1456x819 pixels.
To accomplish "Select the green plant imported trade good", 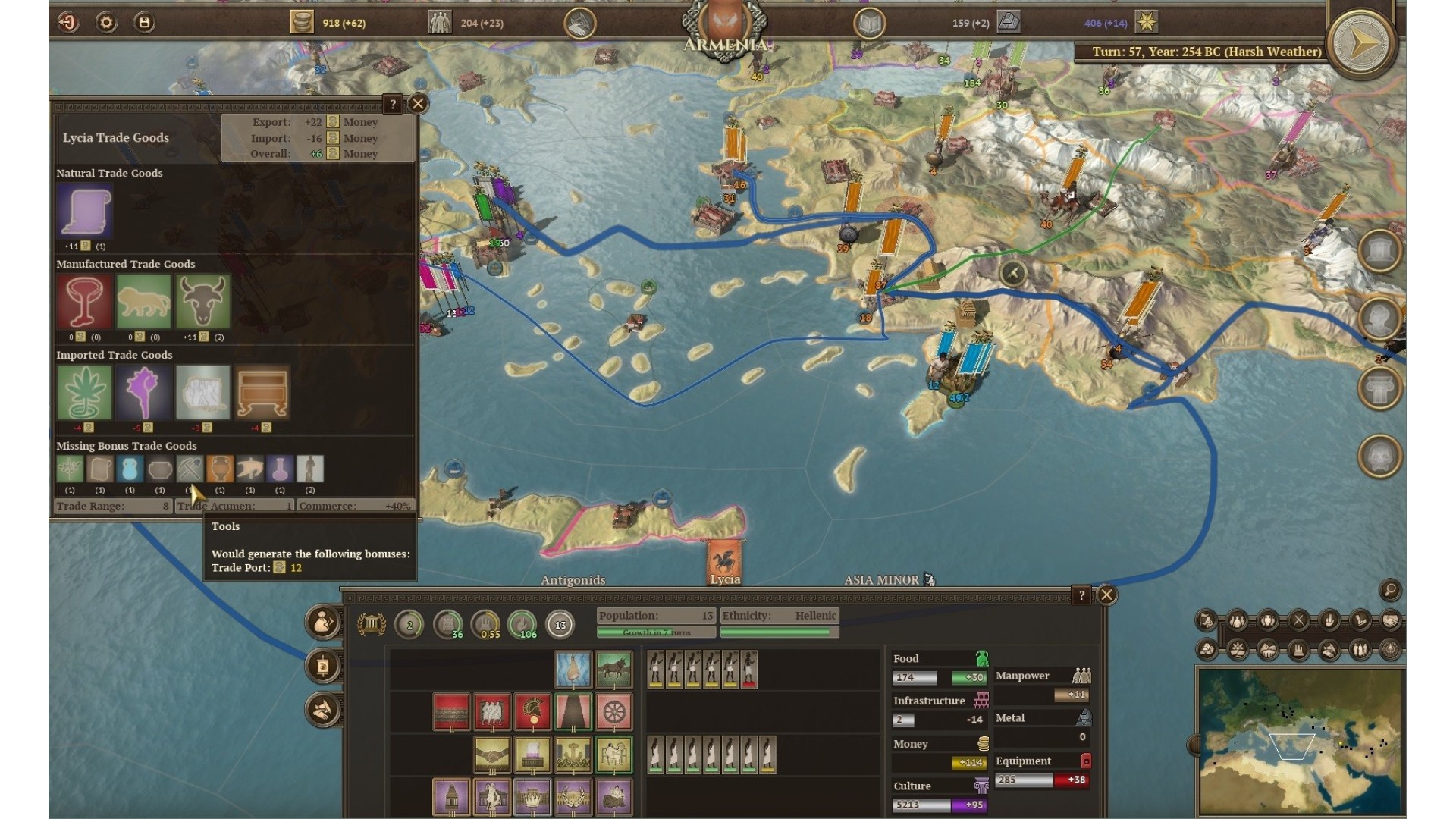I will click(x=84, y=392).
